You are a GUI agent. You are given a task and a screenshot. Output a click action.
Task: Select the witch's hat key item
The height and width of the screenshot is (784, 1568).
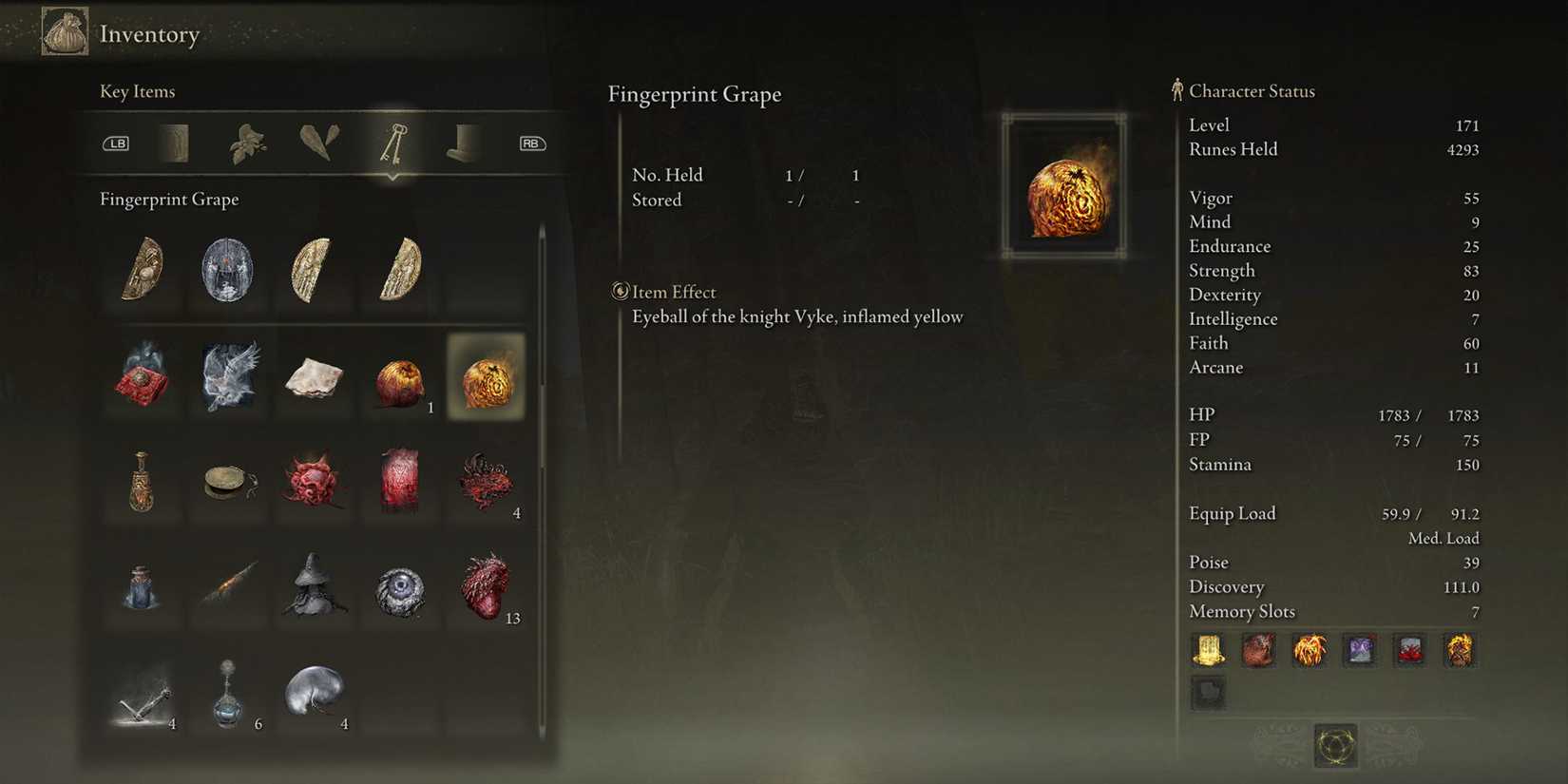[x=315, y=589]
